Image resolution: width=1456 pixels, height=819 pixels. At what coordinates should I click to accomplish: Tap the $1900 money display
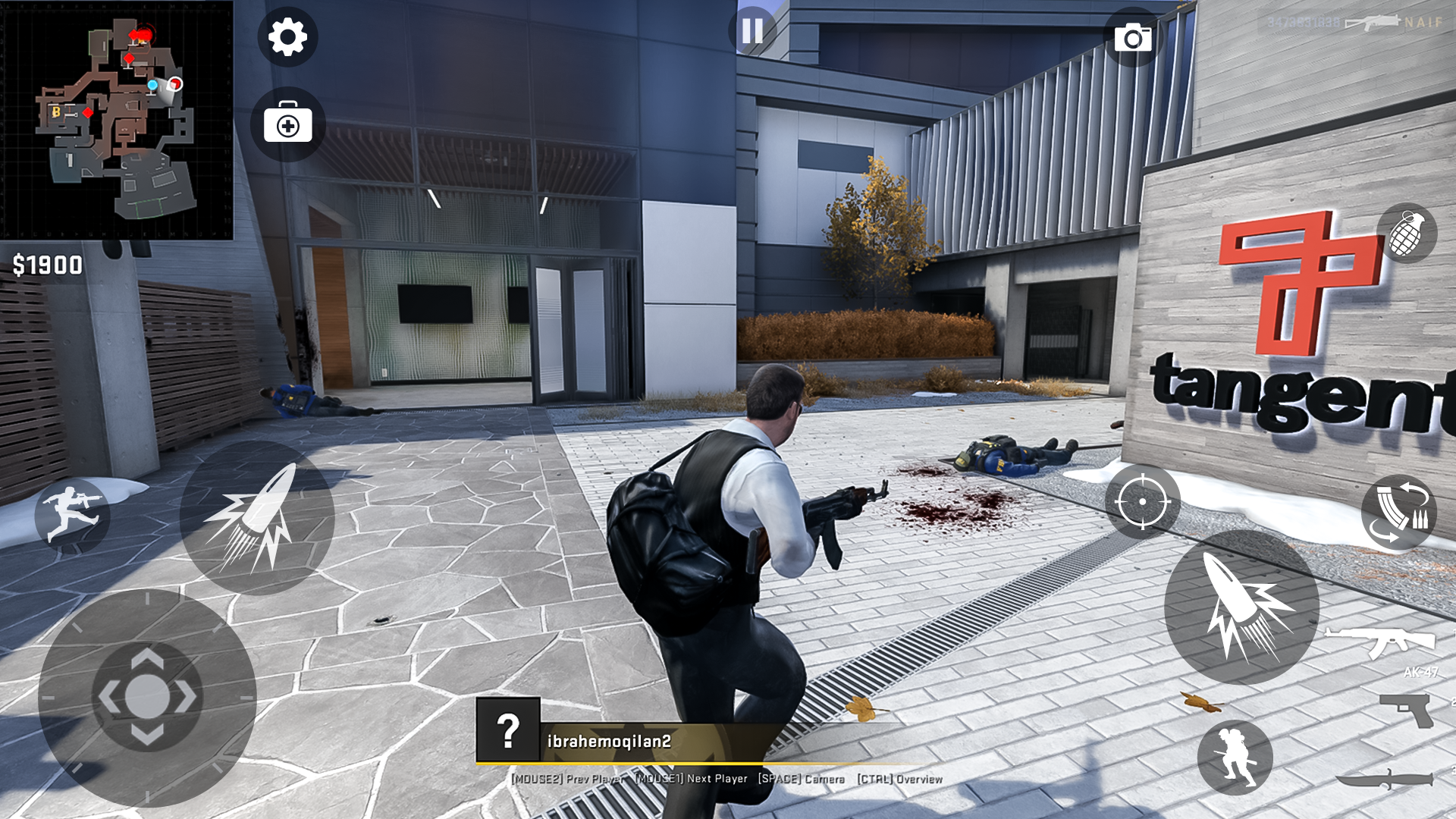click(x=47, y=264)
